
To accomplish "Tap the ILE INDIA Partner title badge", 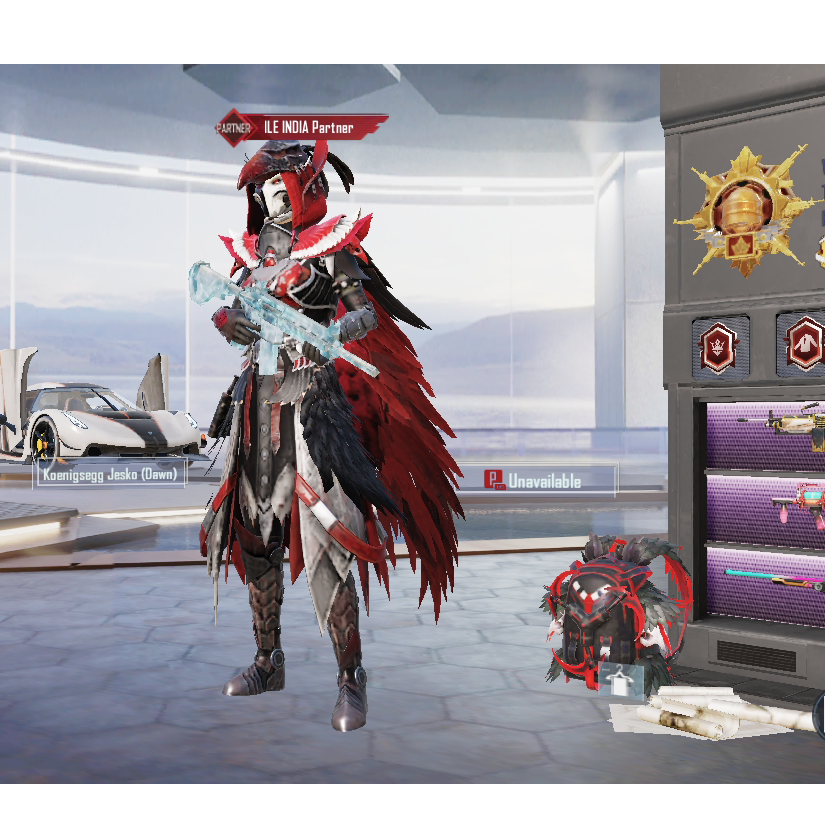I will [x=301, y=127].
